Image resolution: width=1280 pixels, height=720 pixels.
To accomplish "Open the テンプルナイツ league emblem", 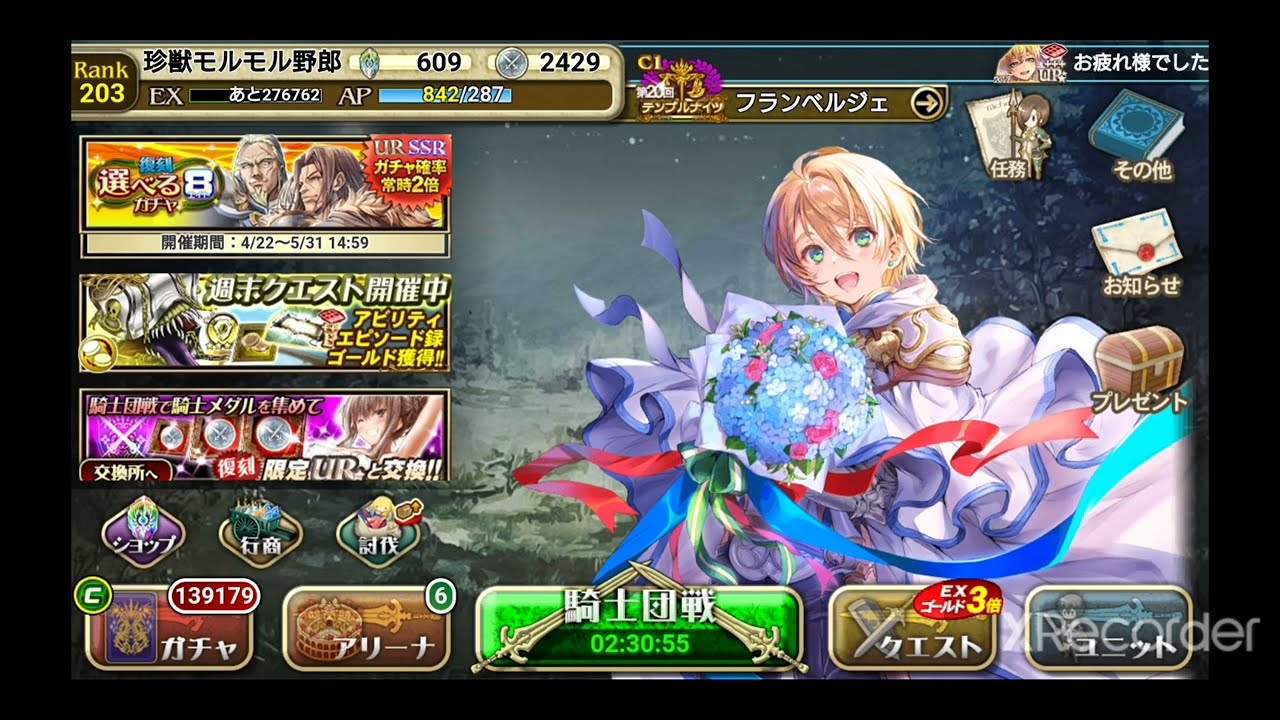I will point(680,90).
